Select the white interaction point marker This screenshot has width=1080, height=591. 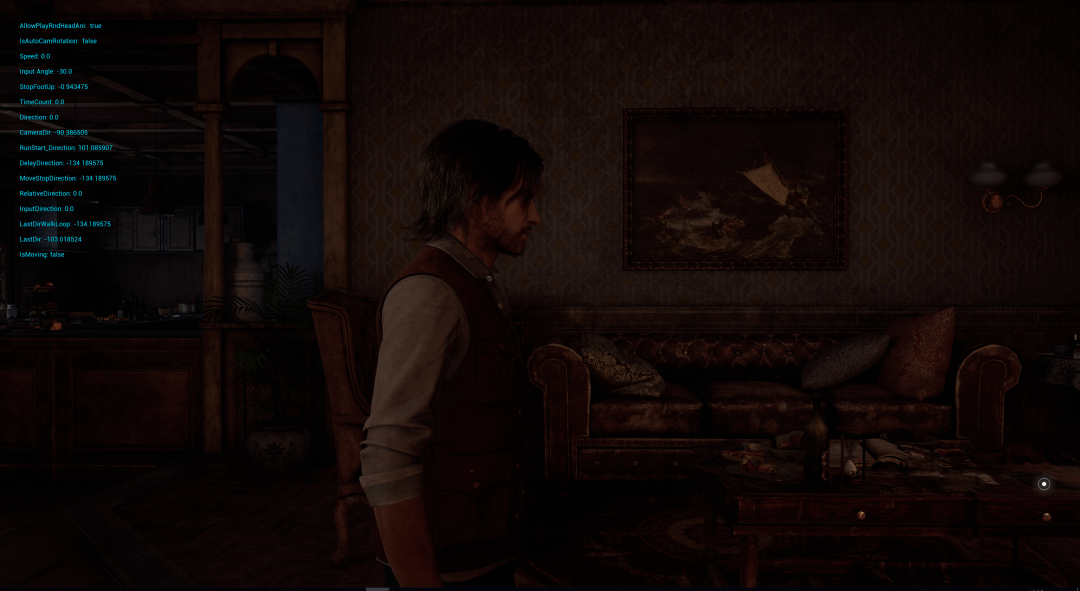(1044, 484)
